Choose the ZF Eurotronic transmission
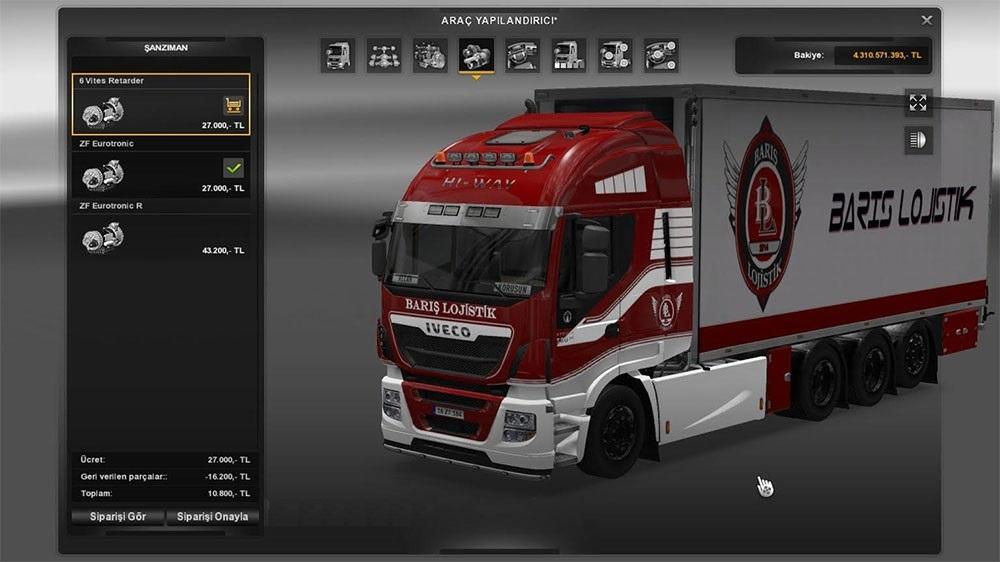This screenshot has width=1000, height=562. [x=162, y=168]
